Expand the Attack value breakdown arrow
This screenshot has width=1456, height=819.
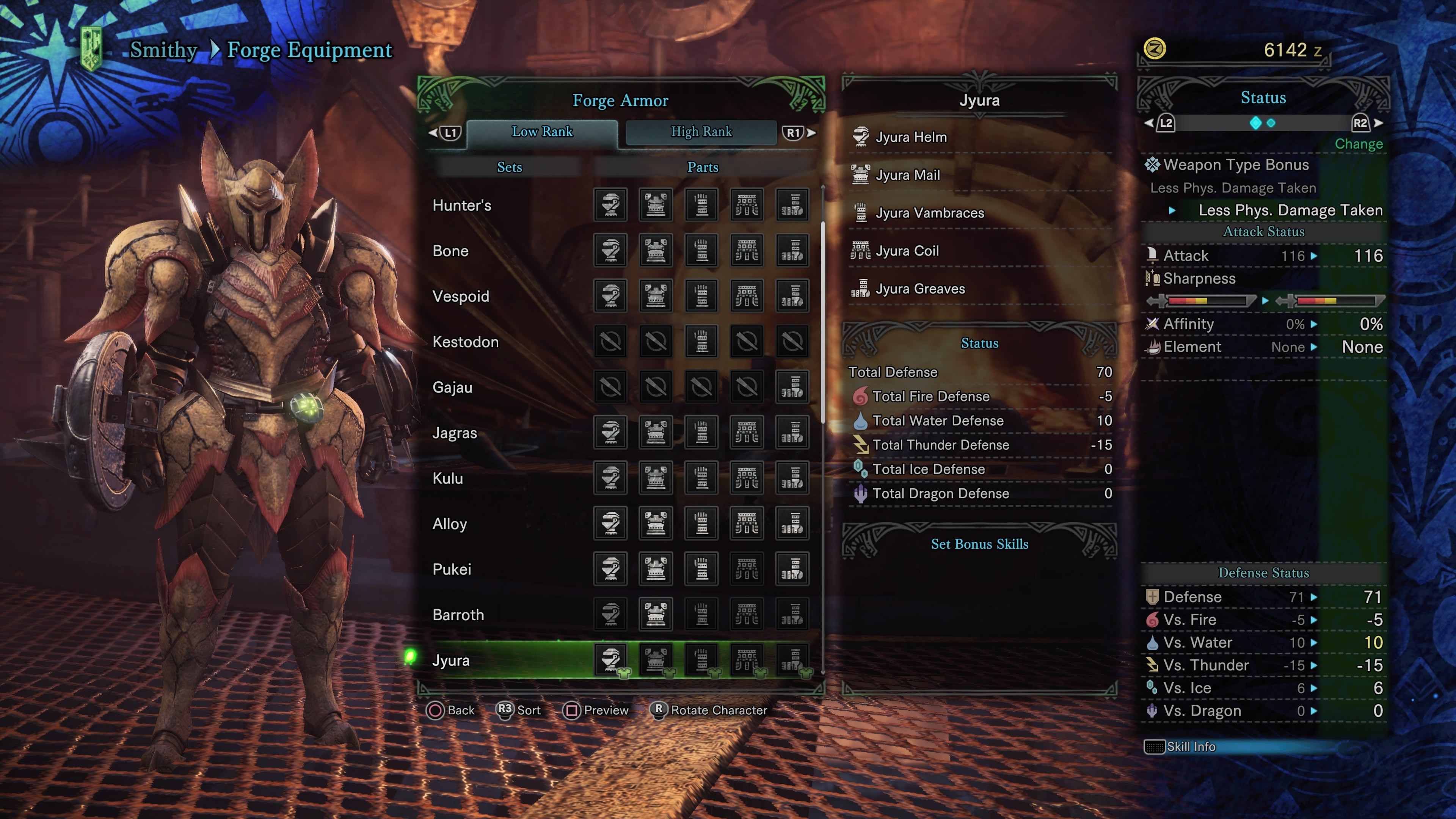1314,256
